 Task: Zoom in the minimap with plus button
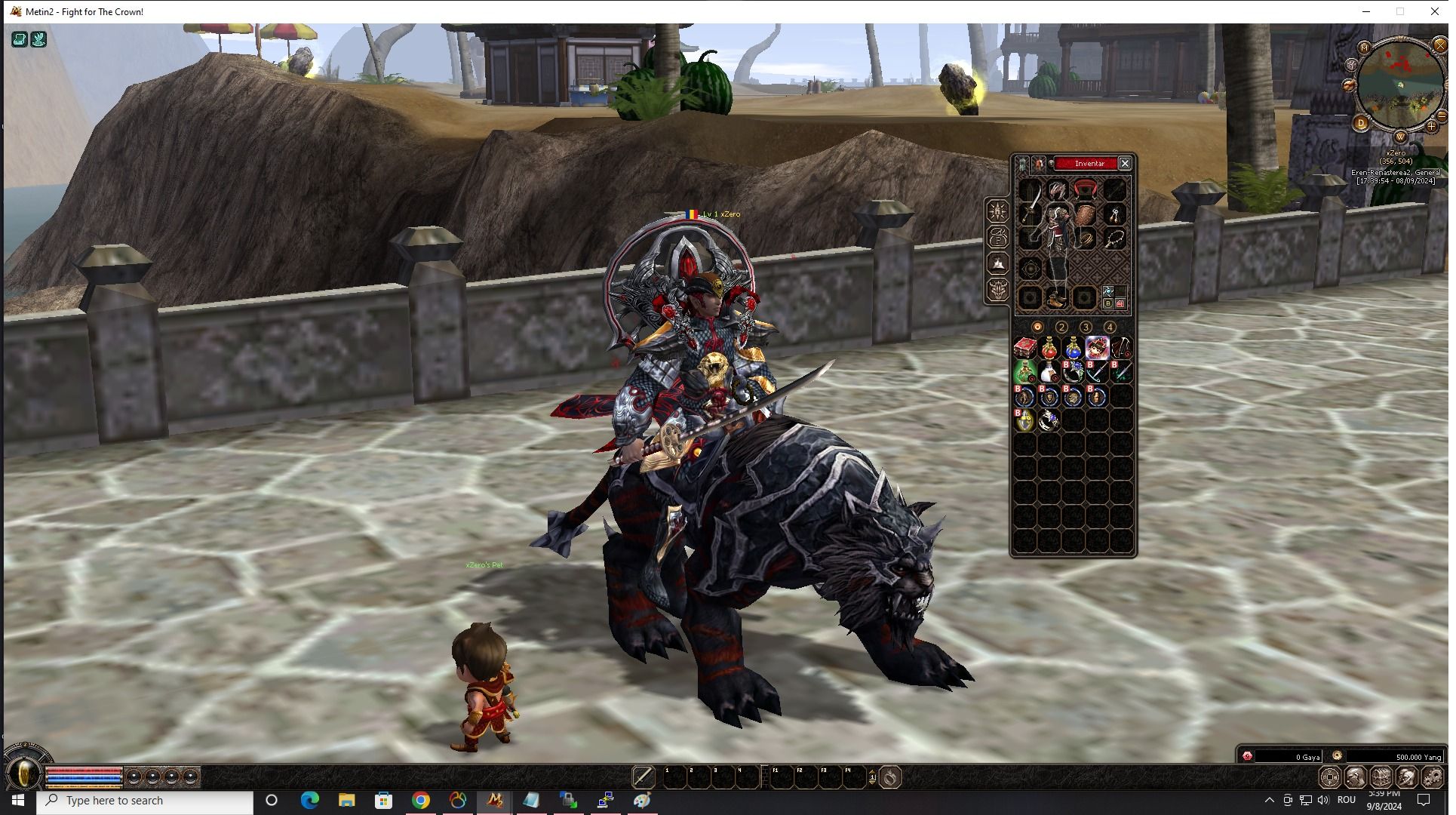tap(1431, 126)
